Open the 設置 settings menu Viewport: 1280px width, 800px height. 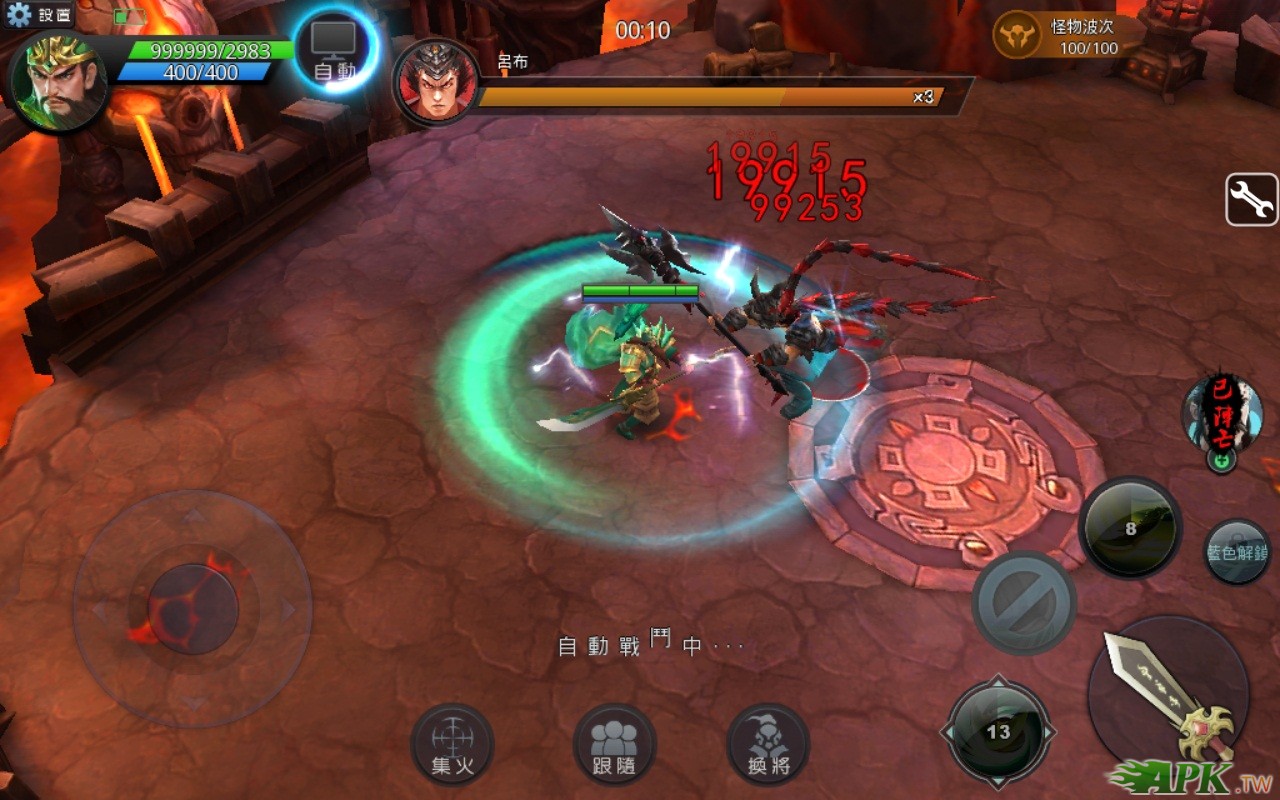(x=40, y=15)
